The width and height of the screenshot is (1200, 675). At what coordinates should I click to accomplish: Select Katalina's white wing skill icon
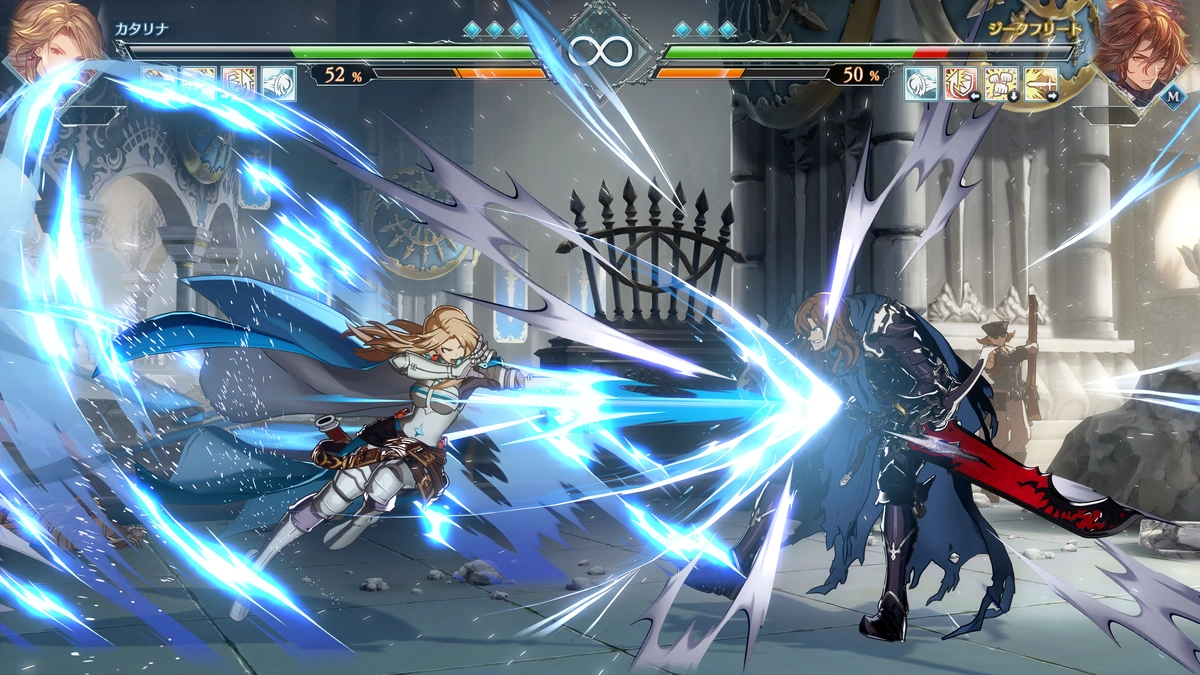pos(279,83)
